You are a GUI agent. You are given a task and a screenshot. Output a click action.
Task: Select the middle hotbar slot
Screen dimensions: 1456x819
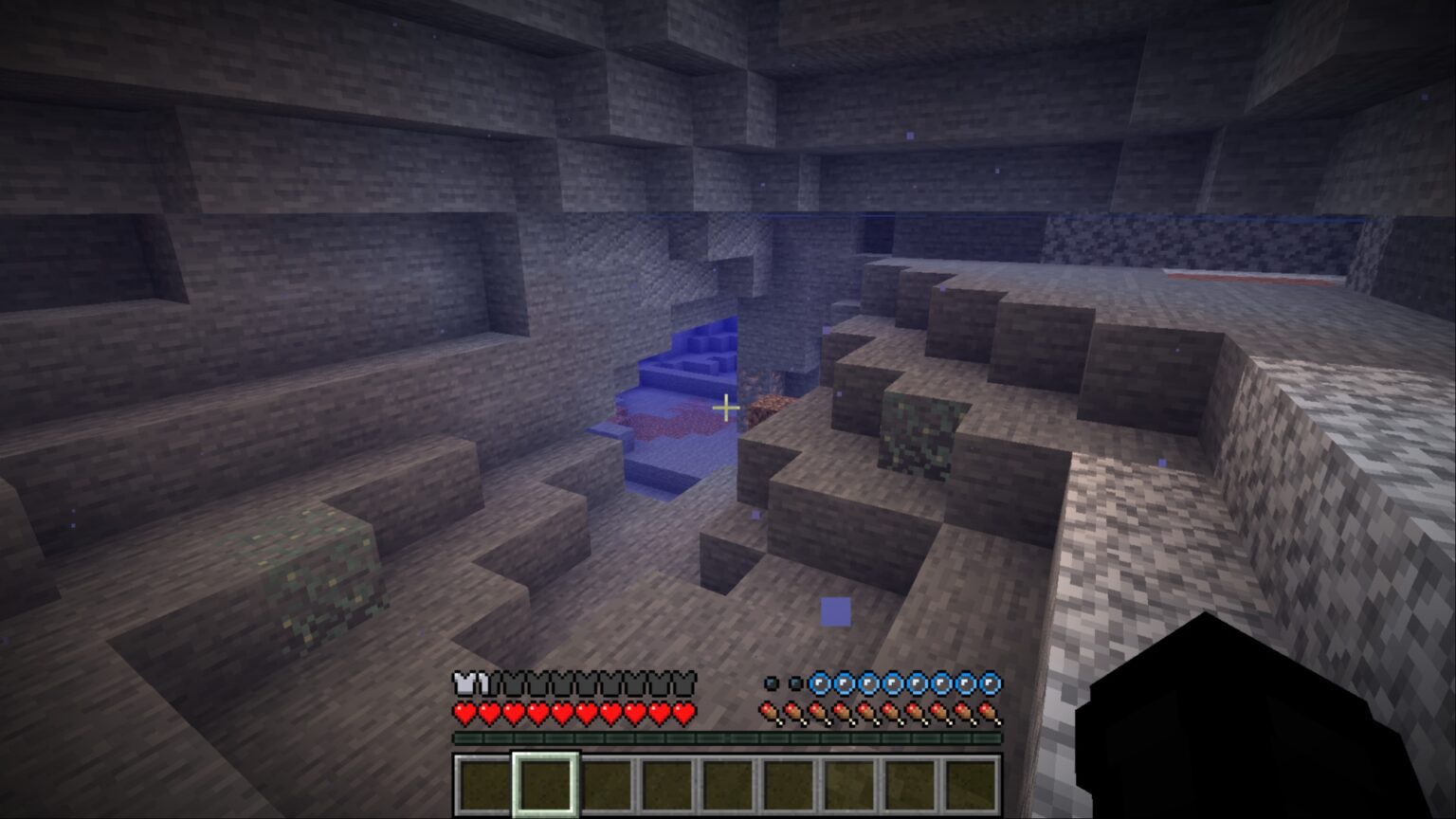tap(725, 783)
